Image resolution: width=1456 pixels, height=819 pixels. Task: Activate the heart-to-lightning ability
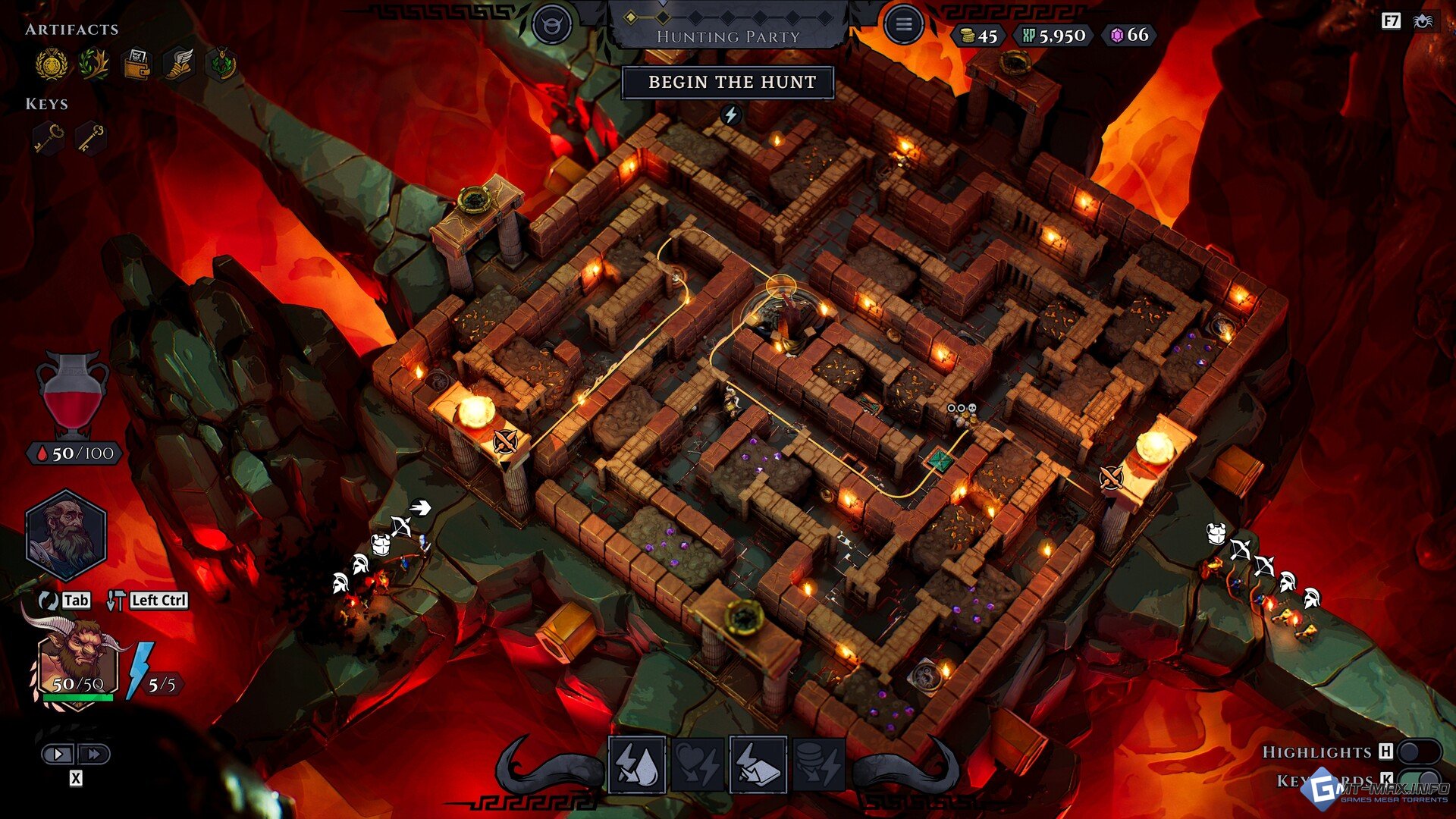(x=698, y=764)
